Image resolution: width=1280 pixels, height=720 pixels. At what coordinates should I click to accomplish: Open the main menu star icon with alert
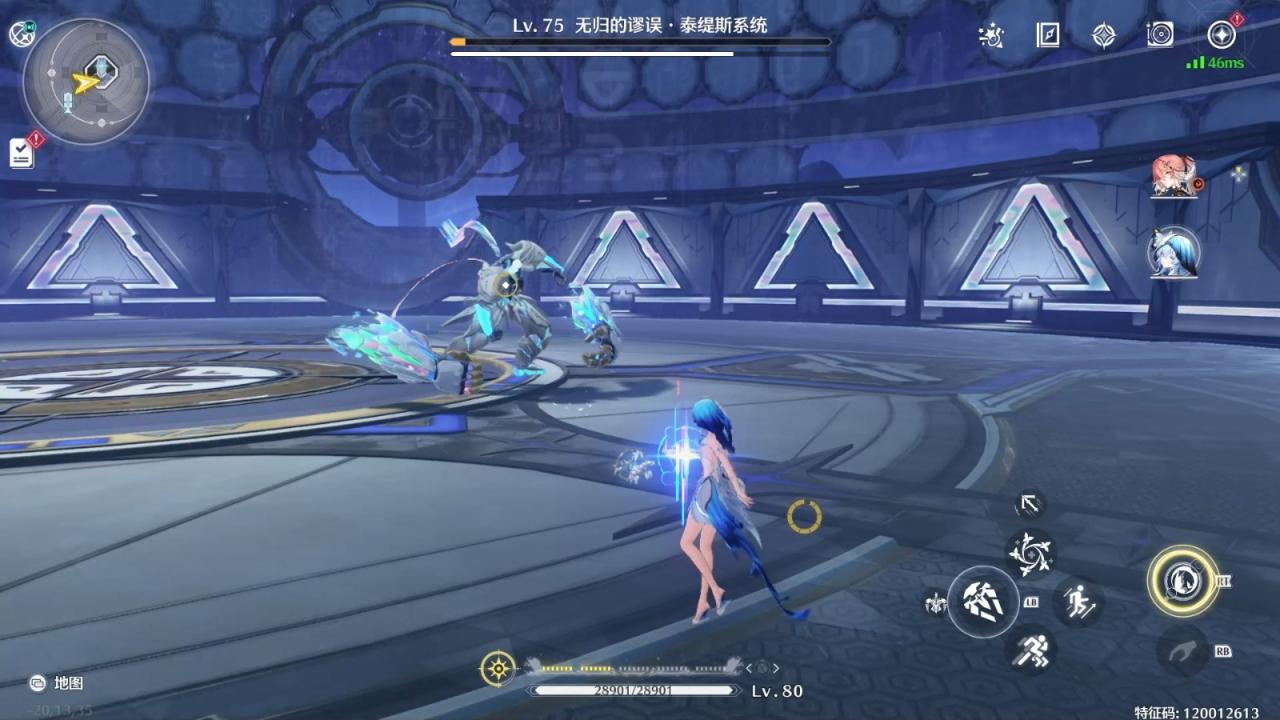pyautogui.click(x=1221, y=36)
